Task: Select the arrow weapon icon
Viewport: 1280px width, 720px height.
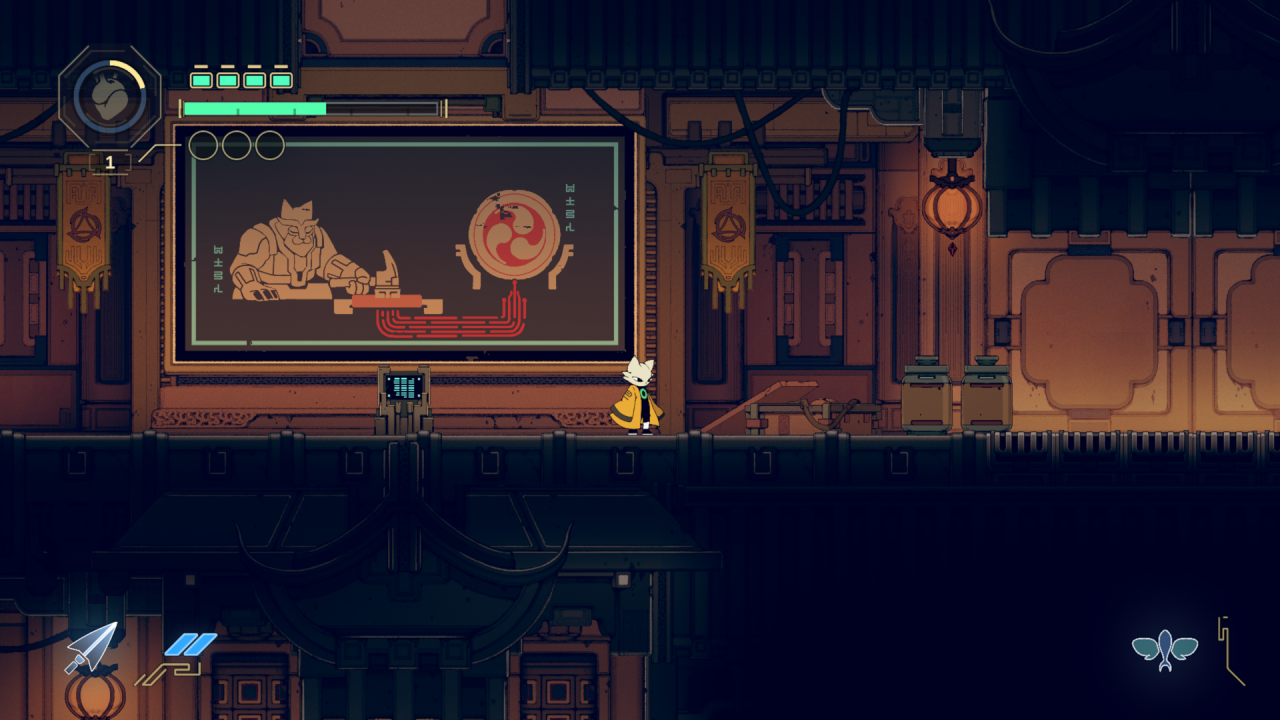Action: point(92,647)
